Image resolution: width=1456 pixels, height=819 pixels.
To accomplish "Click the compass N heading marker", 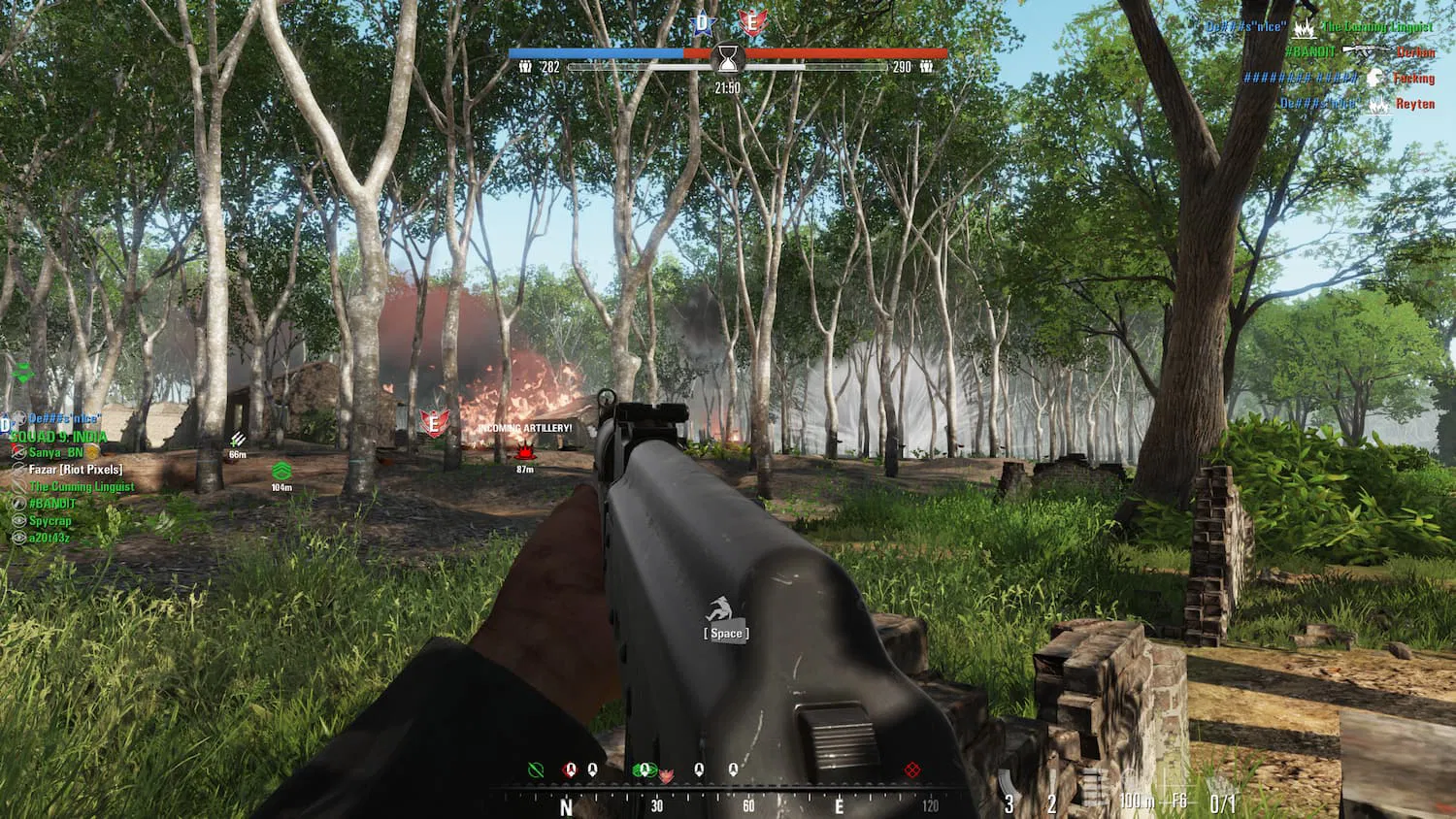I will pyautogui.click(x=566, y=806).
